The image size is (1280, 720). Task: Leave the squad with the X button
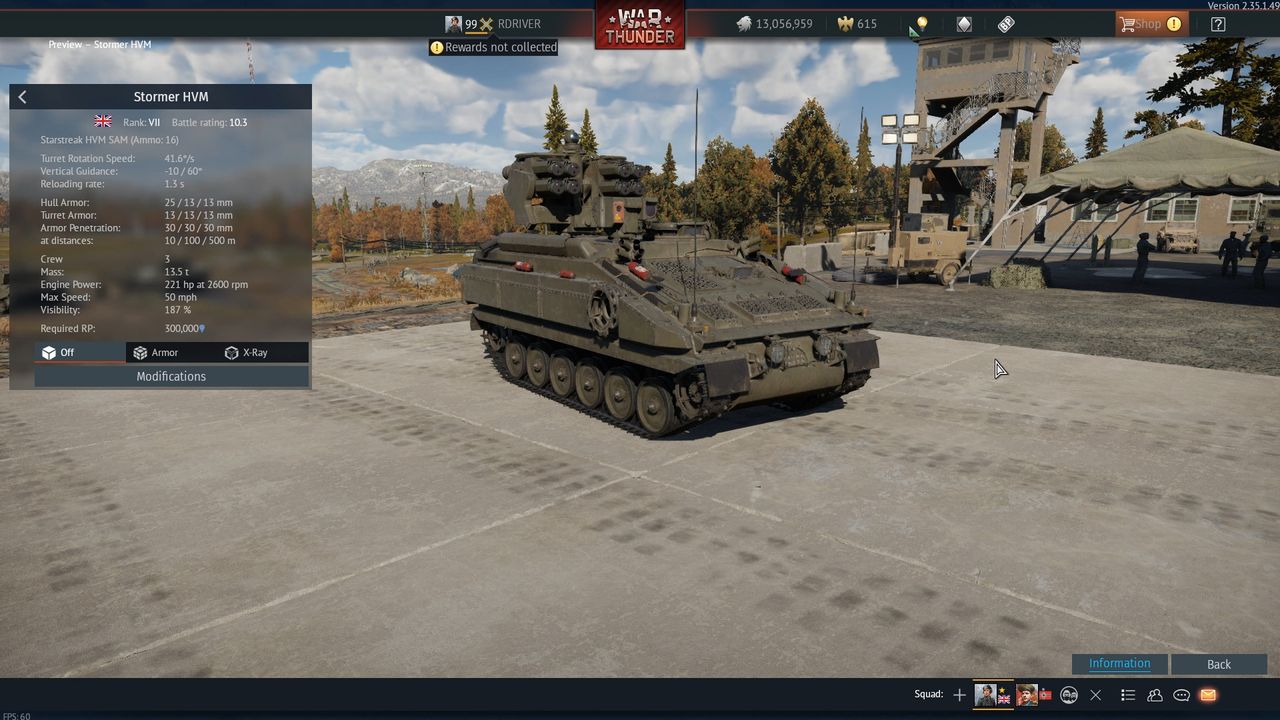point(1096,695)
